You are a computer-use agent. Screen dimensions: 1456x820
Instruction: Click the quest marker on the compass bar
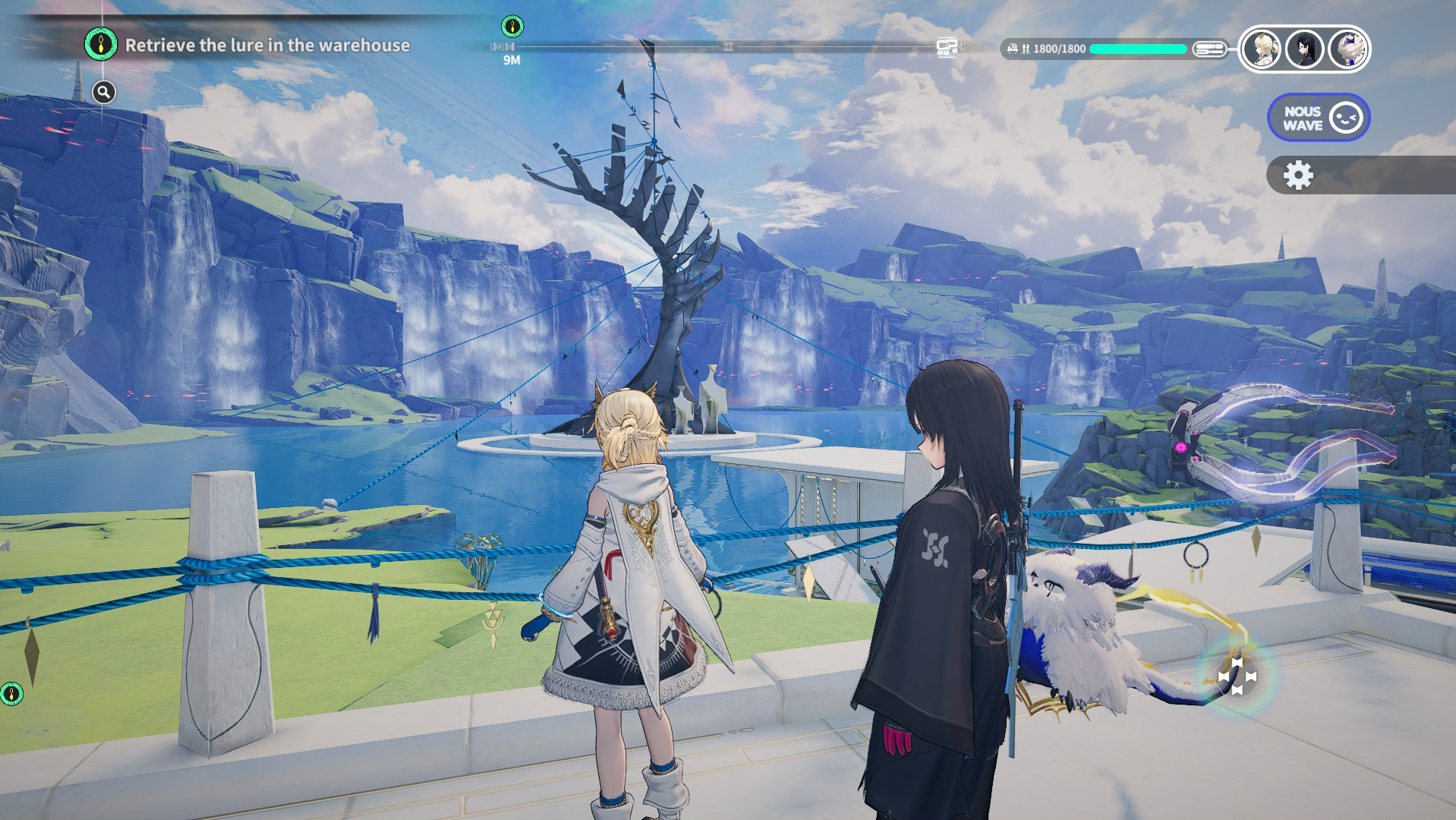(512, 27)
